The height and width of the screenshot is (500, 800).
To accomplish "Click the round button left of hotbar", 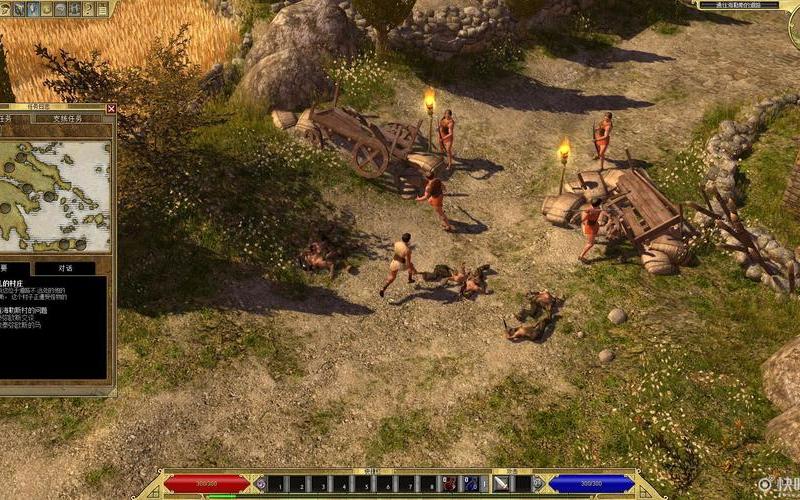I will [261, 484].
